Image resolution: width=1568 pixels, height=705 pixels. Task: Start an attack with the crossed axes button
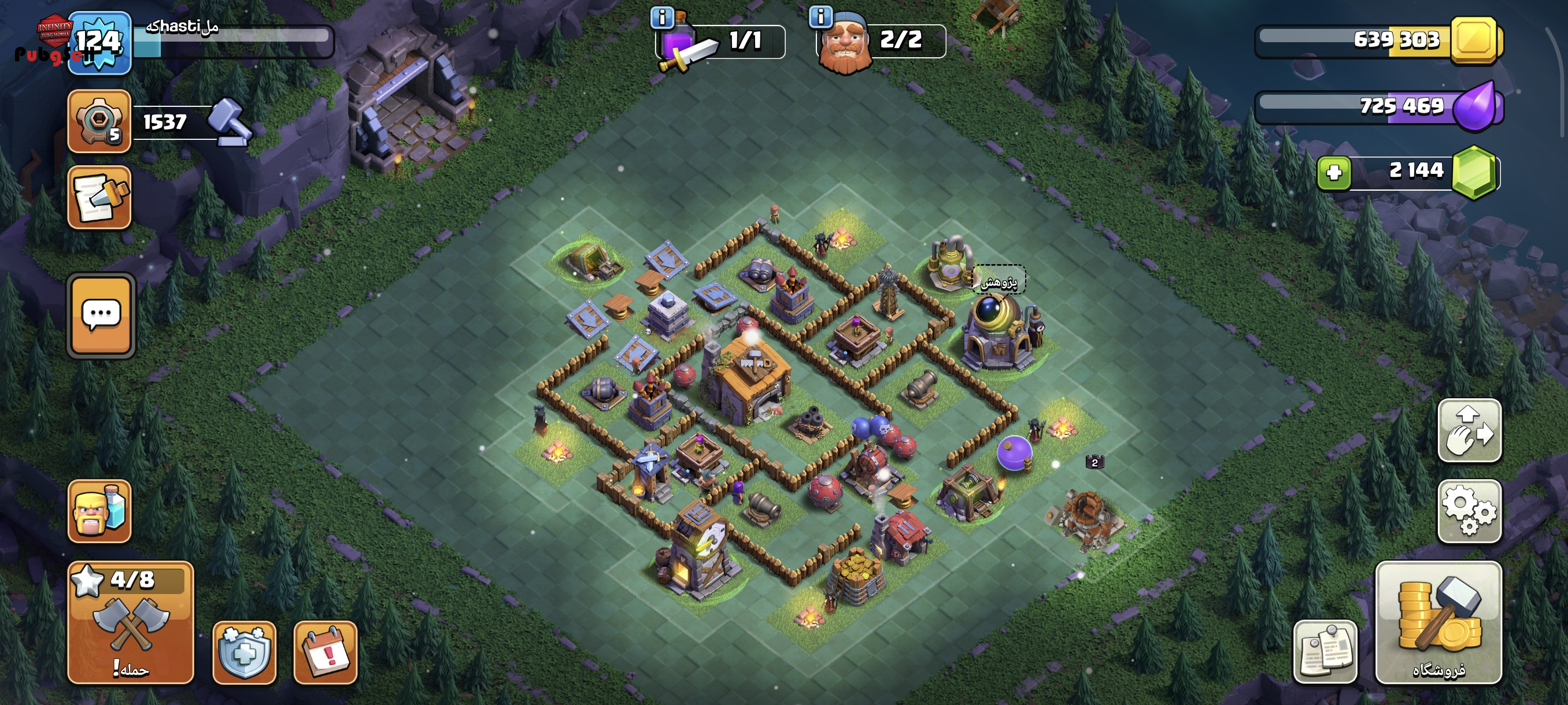click(131, 622)
